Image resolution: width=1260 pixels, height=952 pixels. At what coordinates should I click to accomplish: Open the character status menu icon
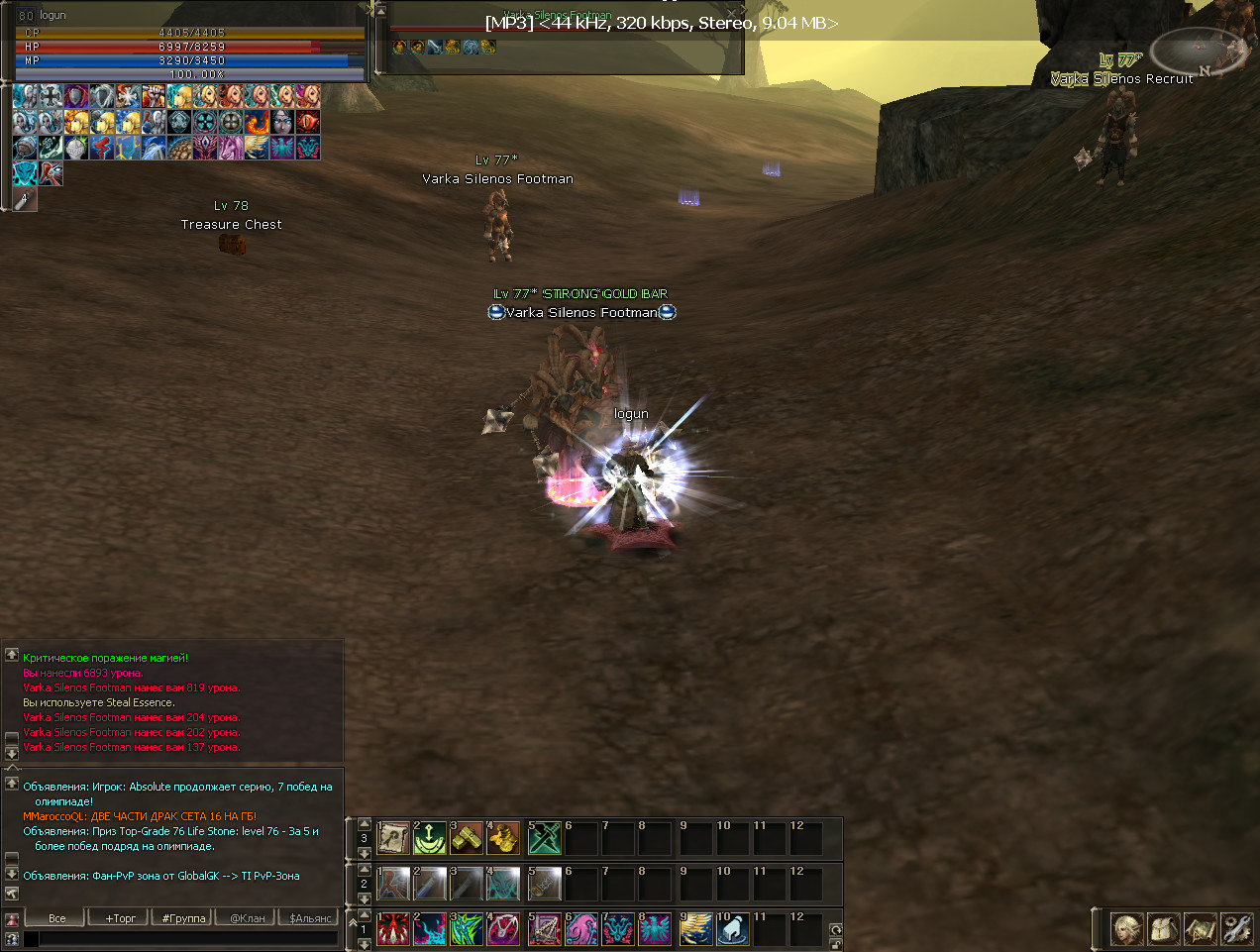coord(1126,929)
